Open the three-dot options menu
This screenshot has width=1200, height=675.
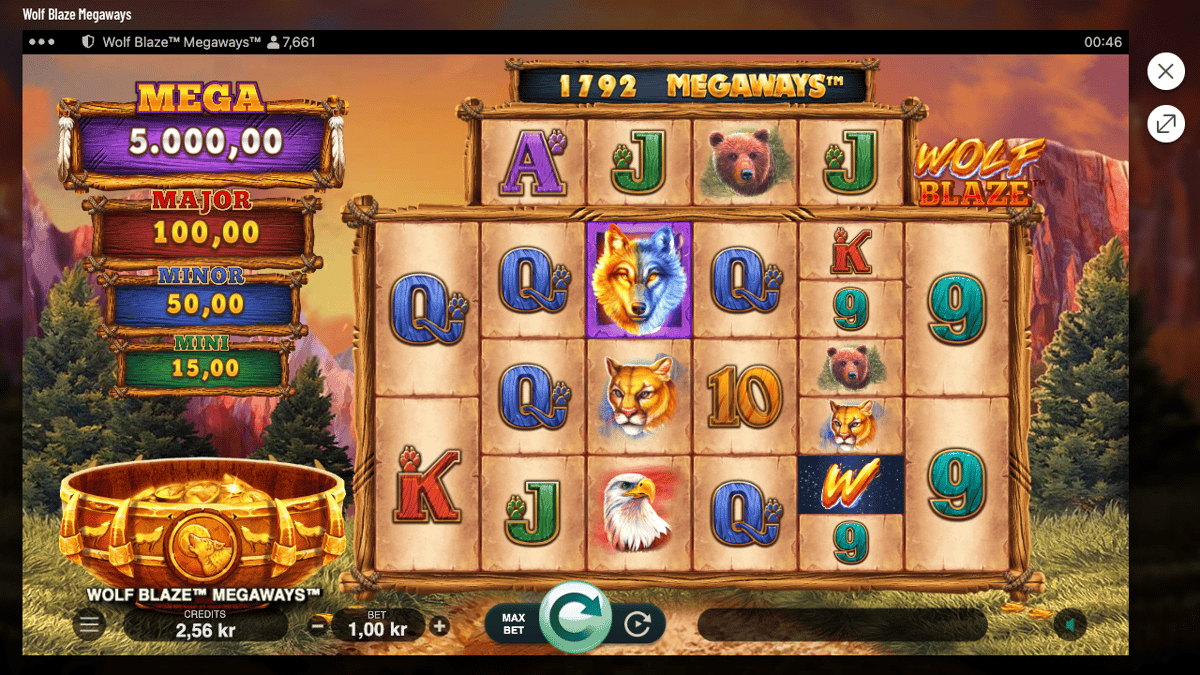pyautogui.click(x=42, y=42)
